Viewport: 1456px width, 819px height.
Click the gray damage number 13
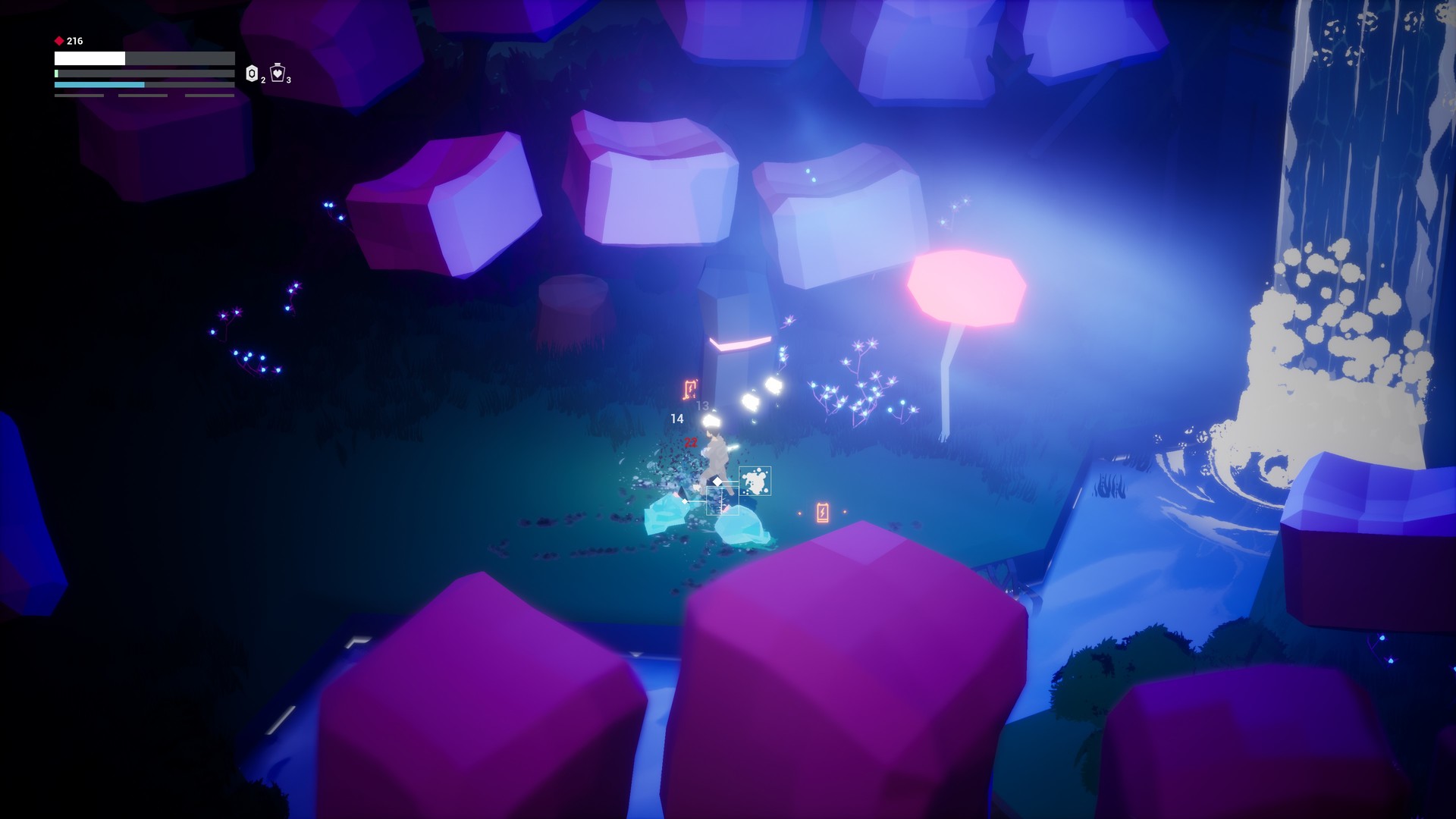(x=701, y=406)
